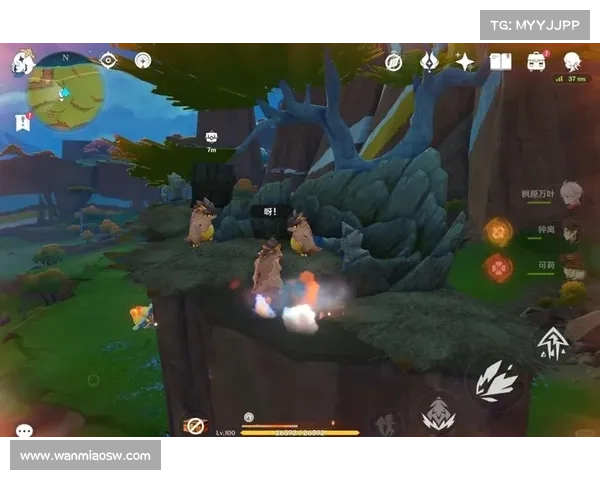Tap the orange swirl skill icon
Screen dimensions: 600x480
point(497,231)
